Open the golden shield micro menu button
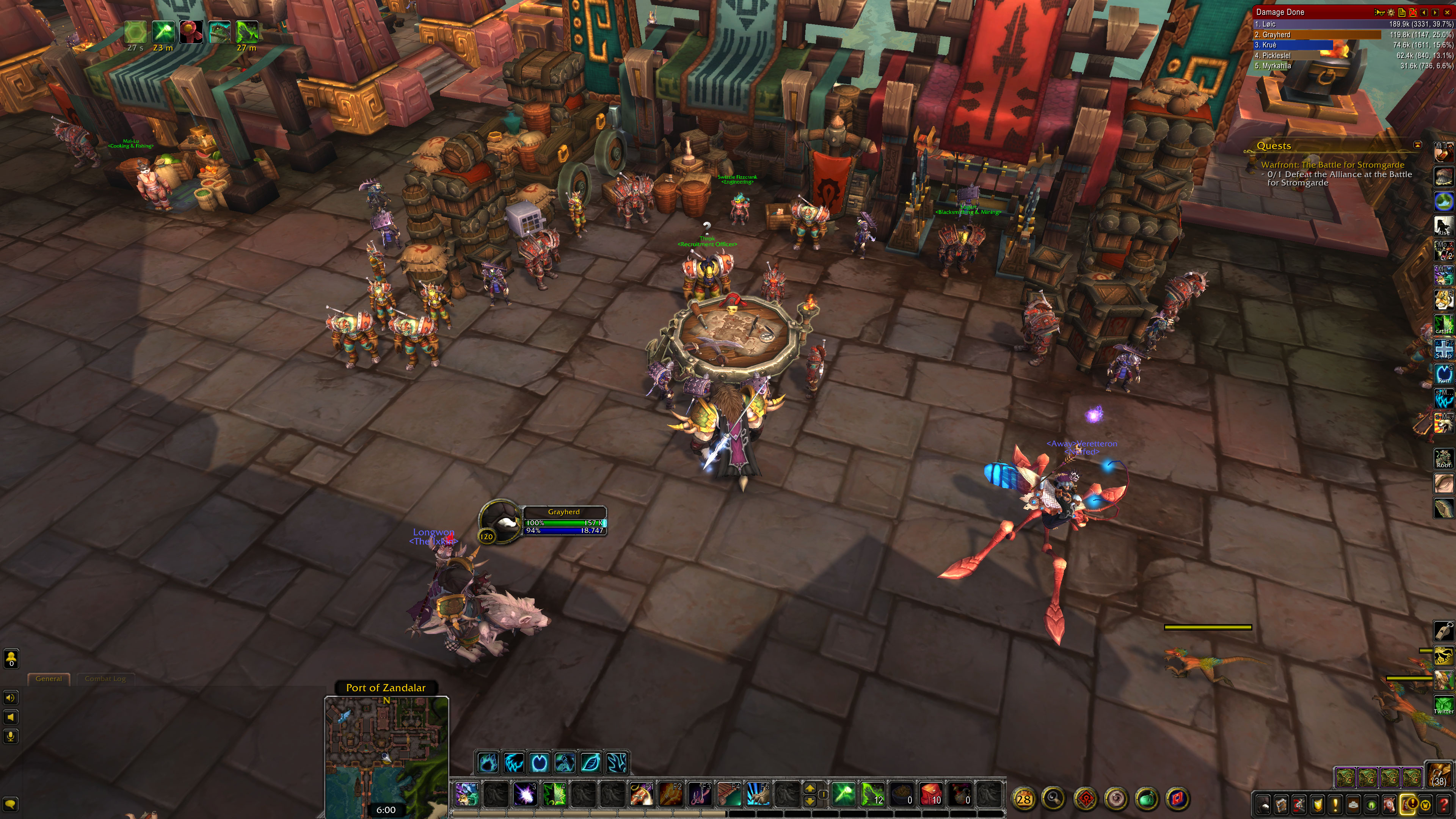The image size is (1456, 819). (1318, 804)
